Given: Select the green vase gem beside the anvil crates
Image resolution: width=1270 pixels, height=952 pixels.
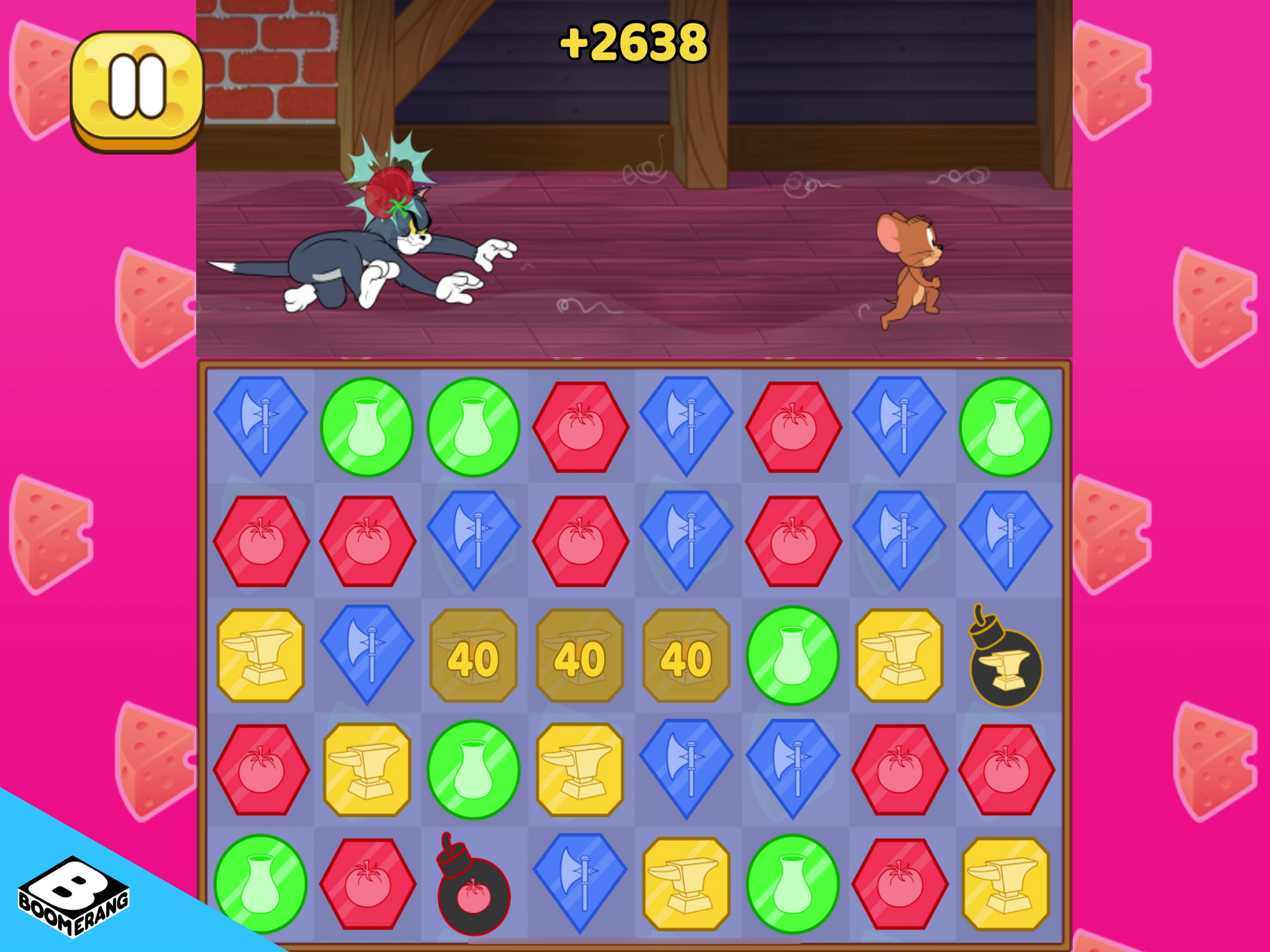Looking at the screenshot, I should coord(793,657).
